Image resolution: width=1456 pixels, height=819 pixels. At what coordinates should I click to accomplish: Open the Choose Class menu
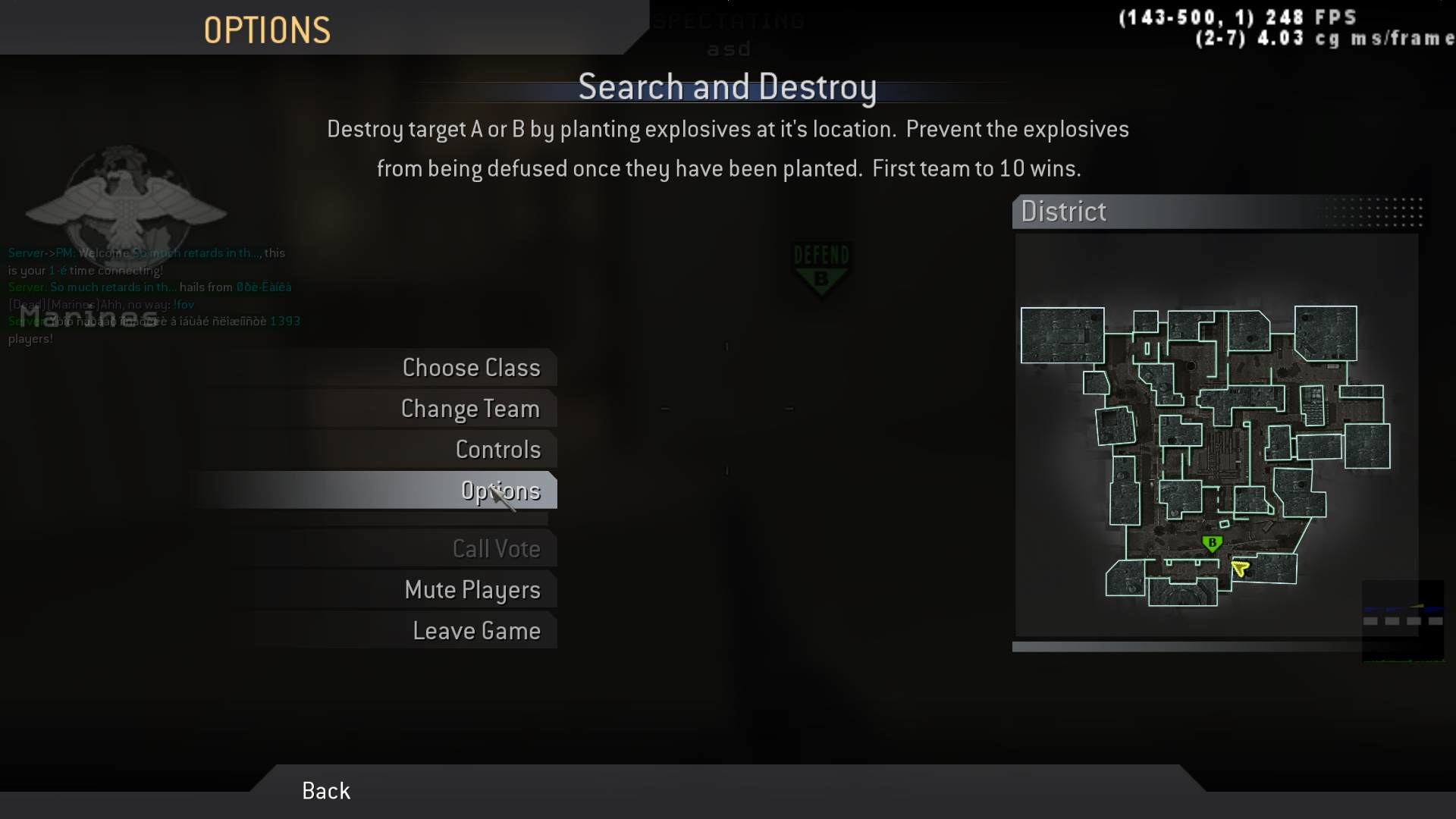coord(472,368)
